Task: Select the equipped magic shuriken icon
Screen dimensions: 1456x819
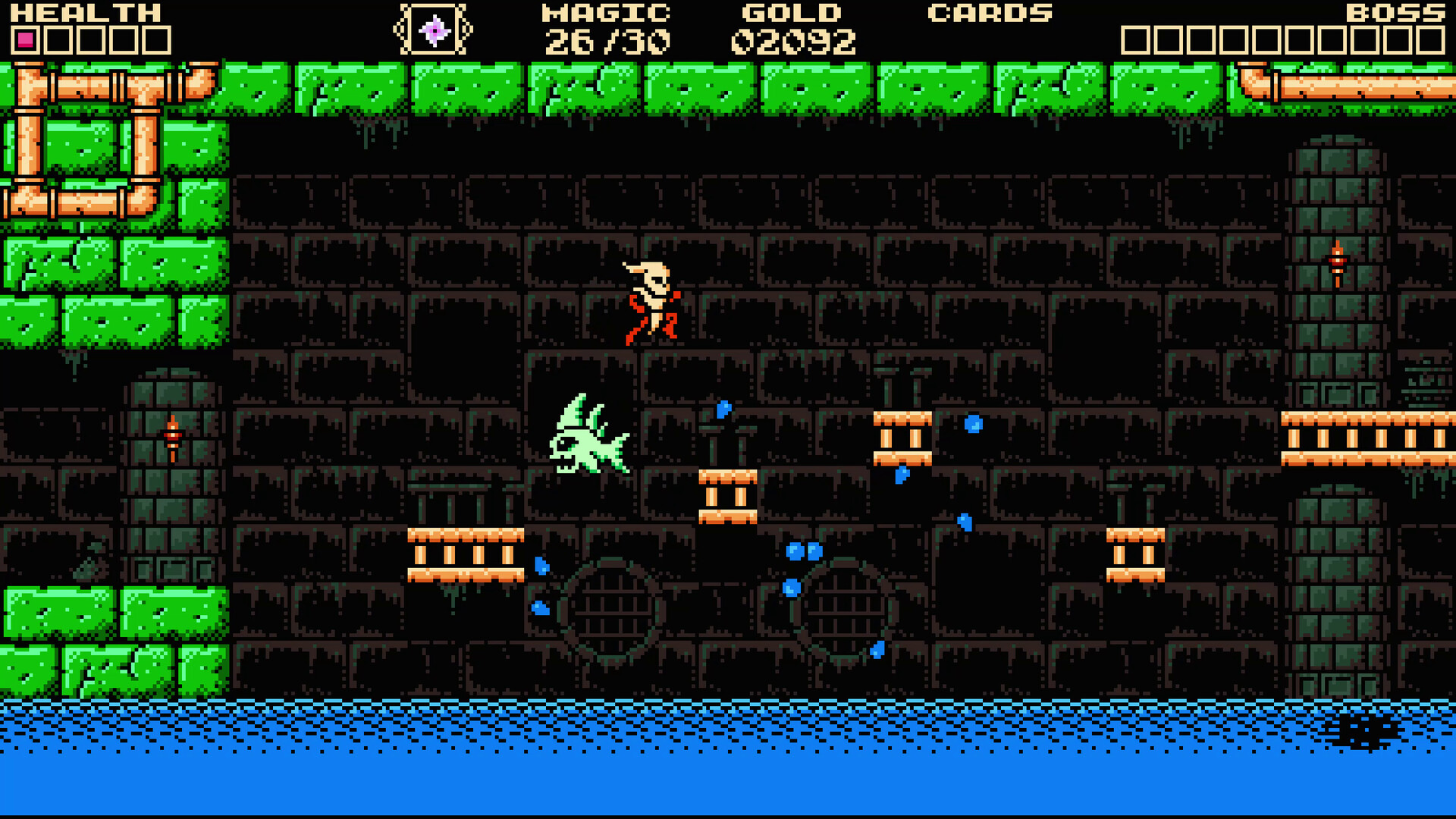Action: [435, 29]
